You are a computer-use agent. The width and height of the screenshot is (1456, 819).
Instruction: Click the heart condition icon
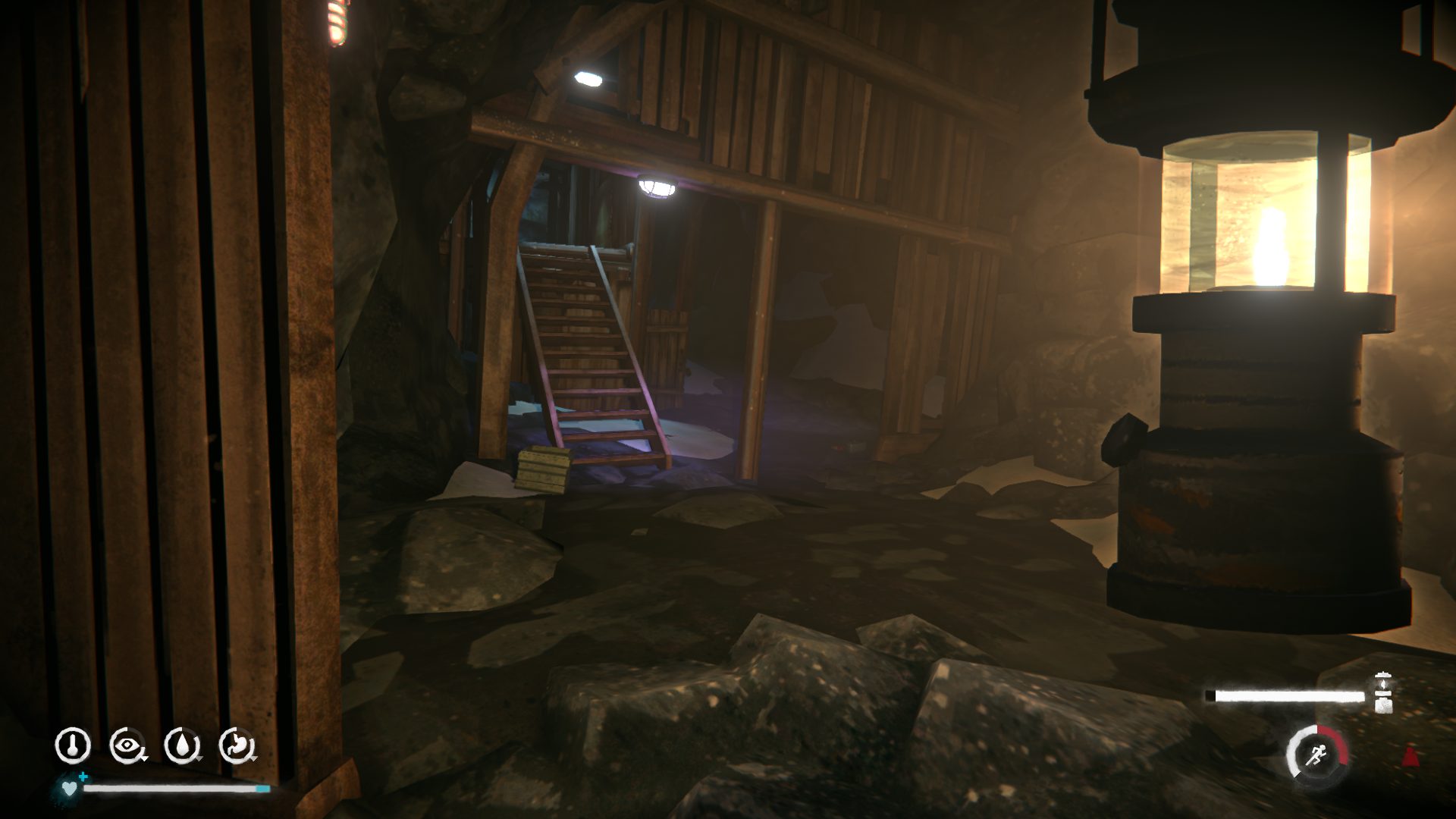(x=70, y=789)
